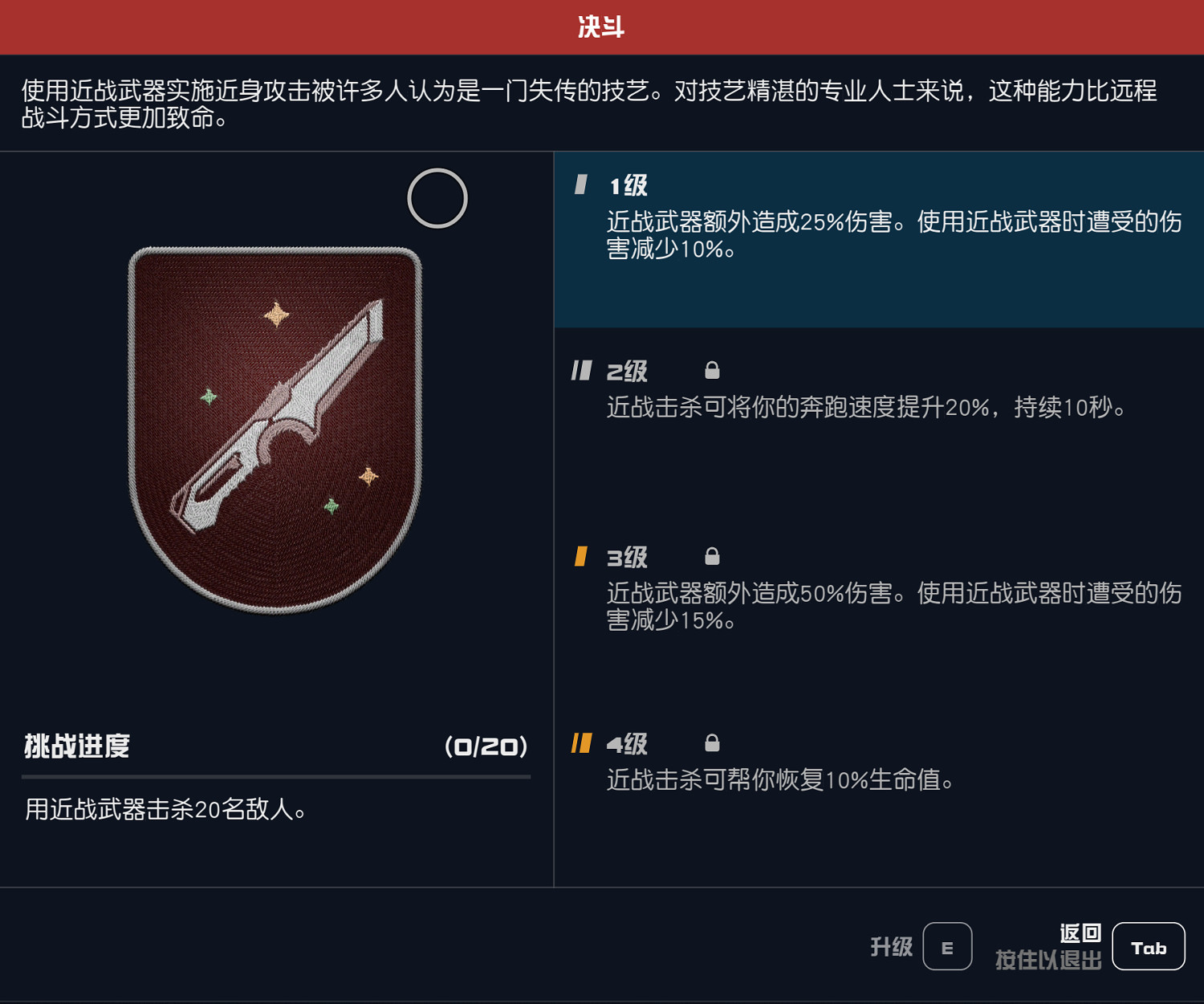1204x1004 pixels.
Task: Click the orange double pips beside 4级
Action: pos(582,743)
